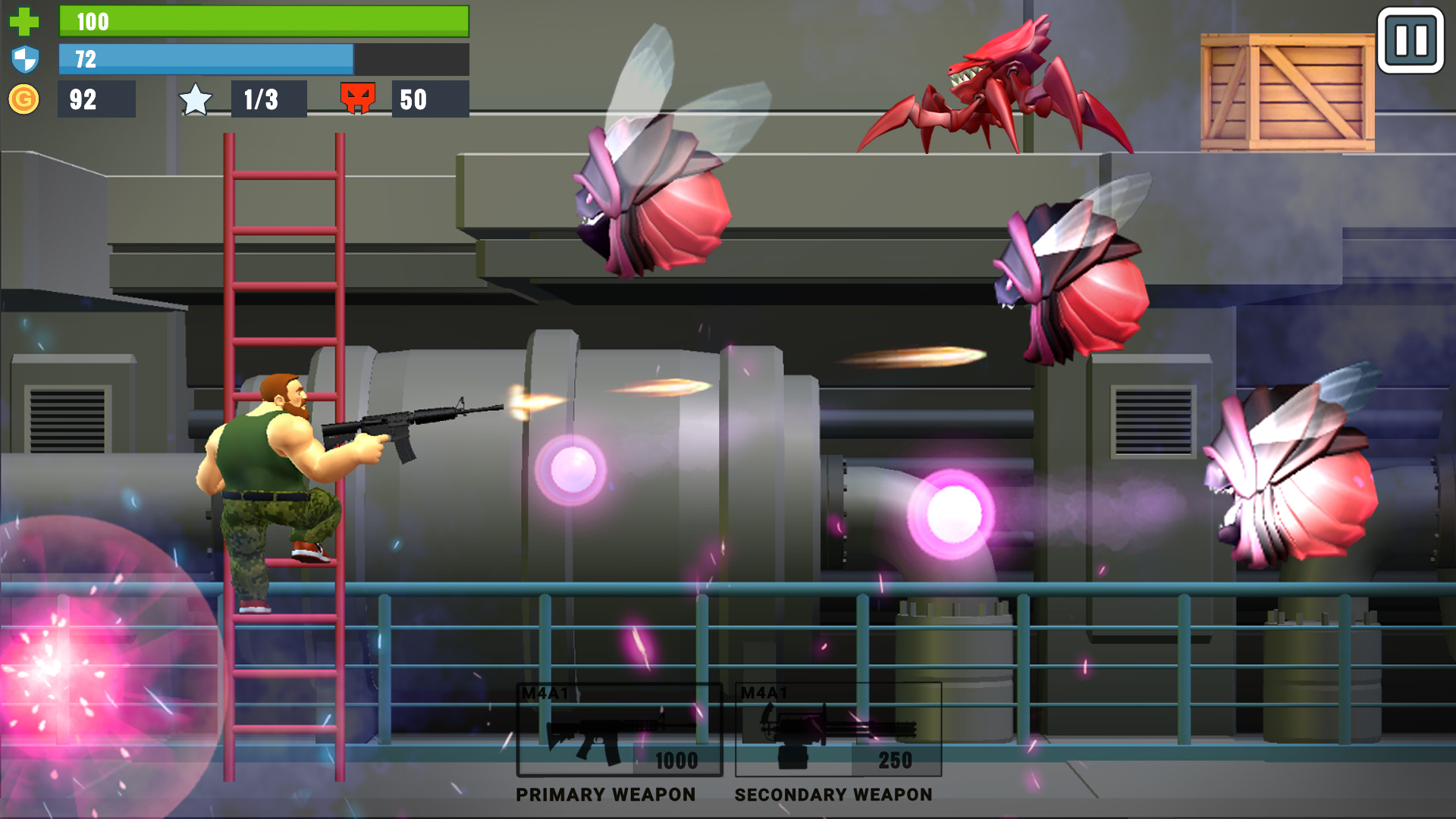Click the green health plus icon
The height and width of the screenshot is (819, 1456).
coord(25,21)
